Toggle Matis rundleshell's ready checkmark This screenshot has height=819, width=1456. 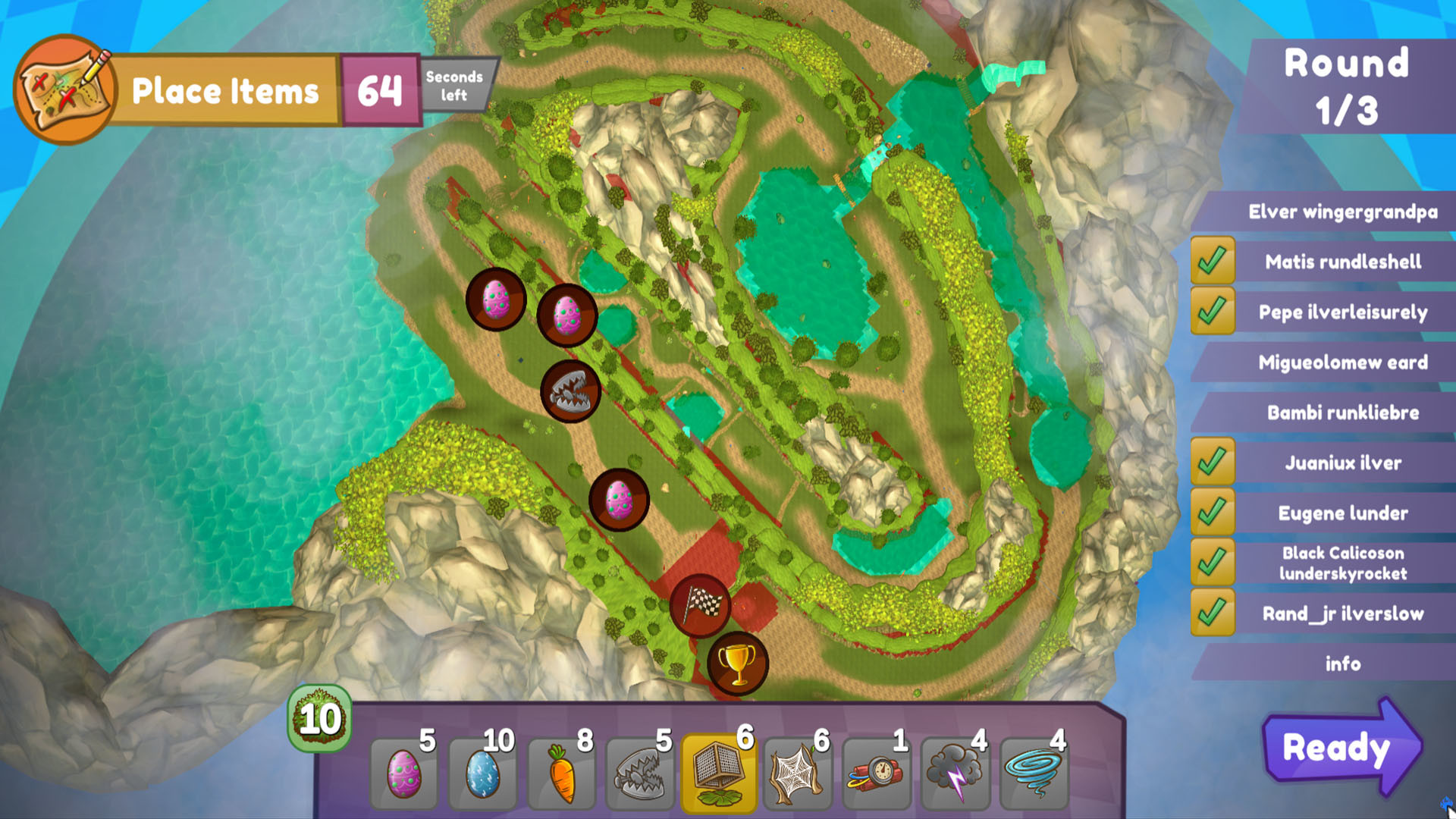(x=1214, y=262)
